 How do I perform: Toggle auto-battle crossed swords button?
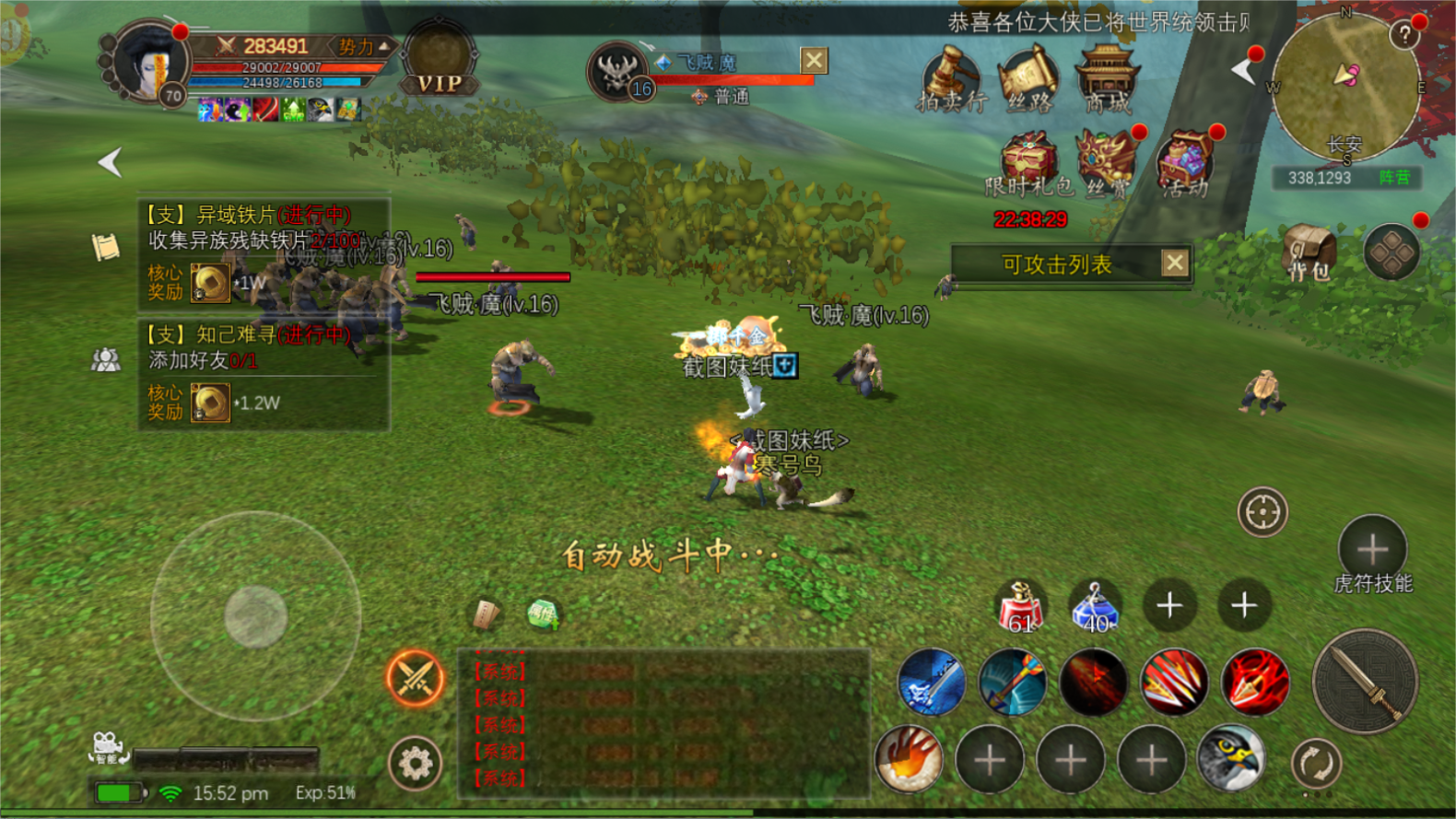pyautogui.click(x=415, y=678)
